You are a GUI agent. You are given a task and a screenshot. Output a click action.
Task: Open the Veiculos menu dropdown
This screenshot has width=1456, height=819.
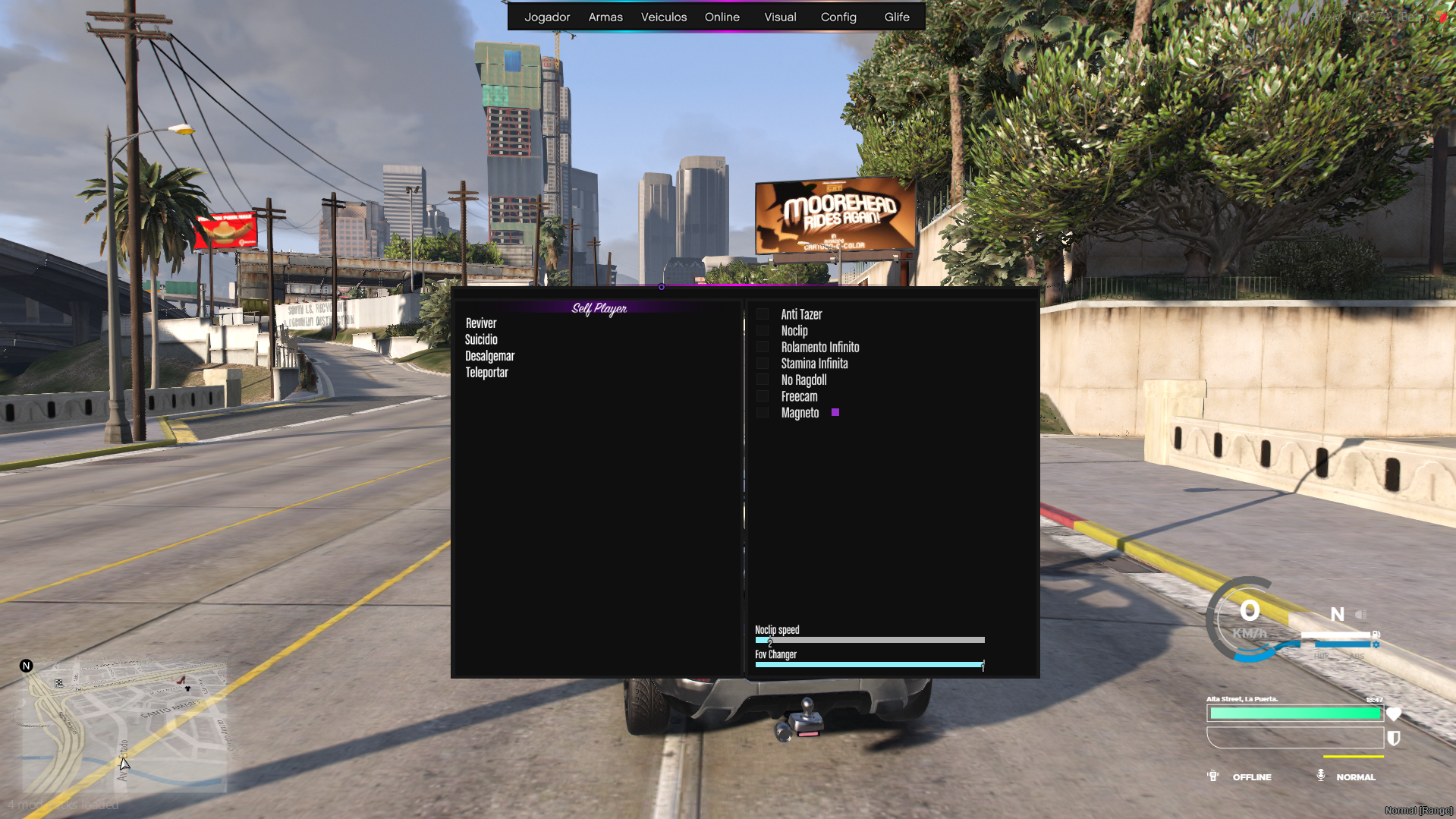point(663,17)
